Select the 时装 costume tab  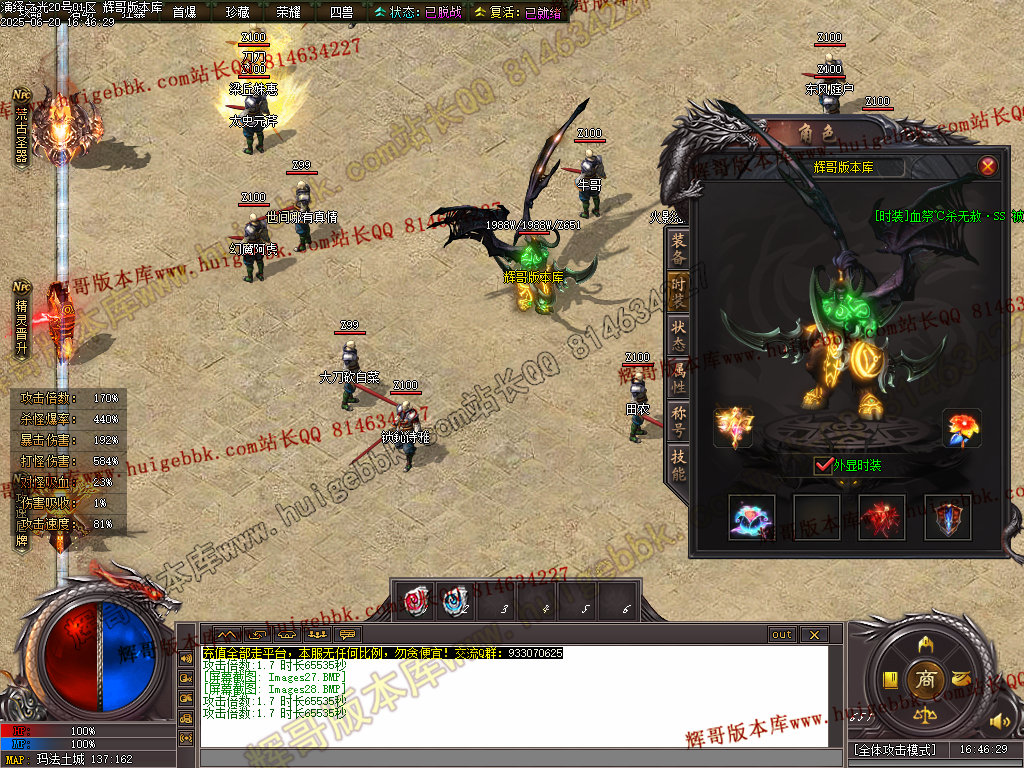679,293
